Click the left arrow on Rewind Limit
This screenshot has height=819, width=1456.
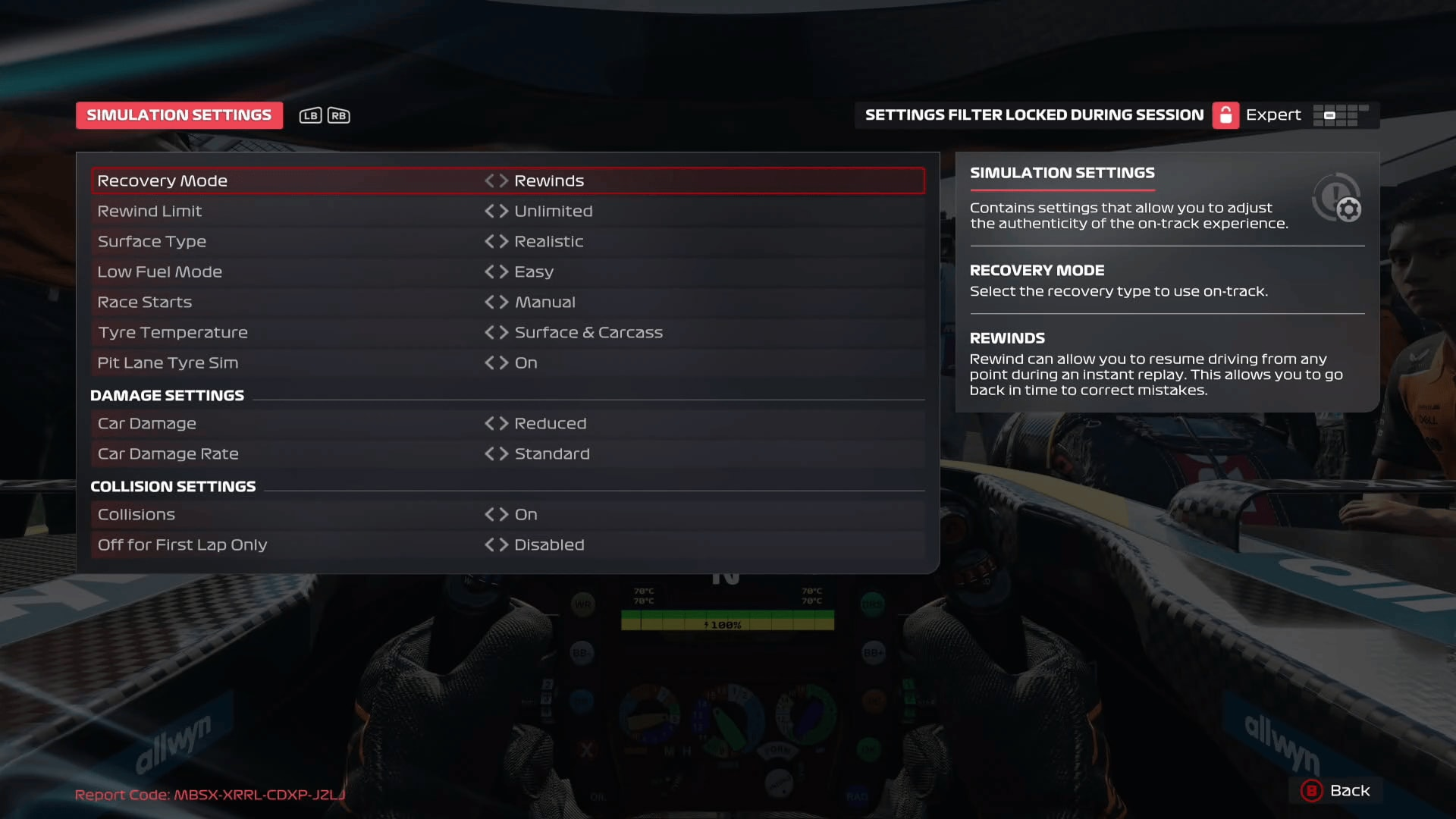[x=490, y=211]
